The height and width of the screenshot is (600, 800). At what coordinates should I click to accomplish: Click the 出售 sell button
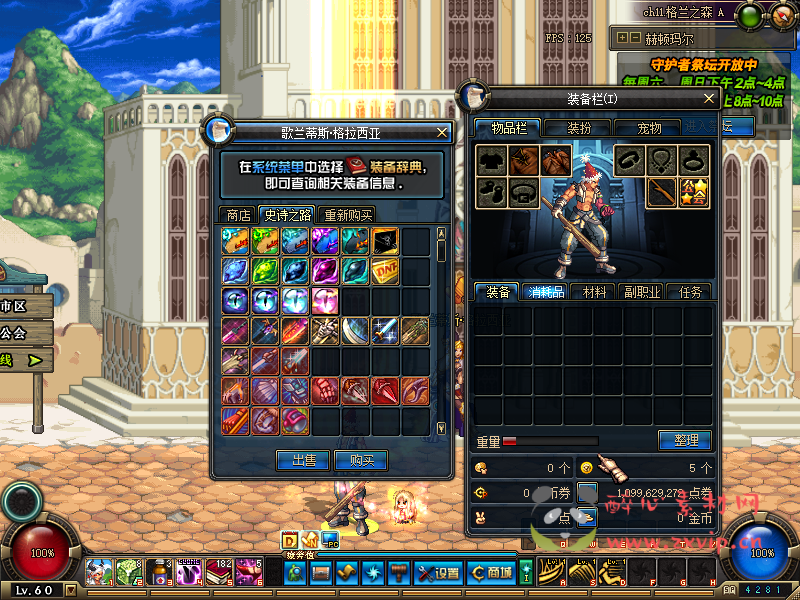coord(303,460)
